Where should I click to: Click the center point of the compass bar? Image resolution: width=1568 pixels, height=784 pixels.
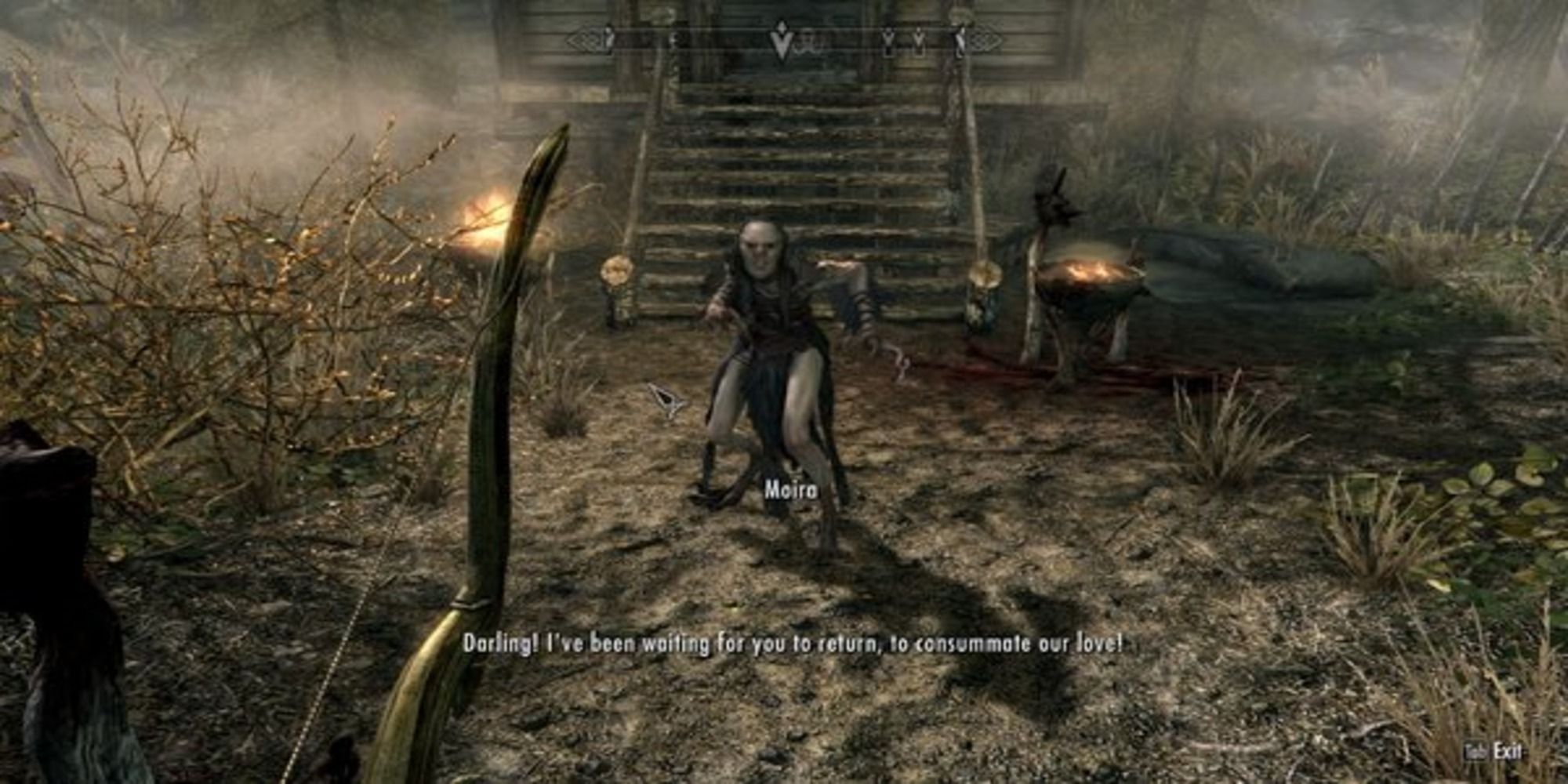[x=784, y=38]
